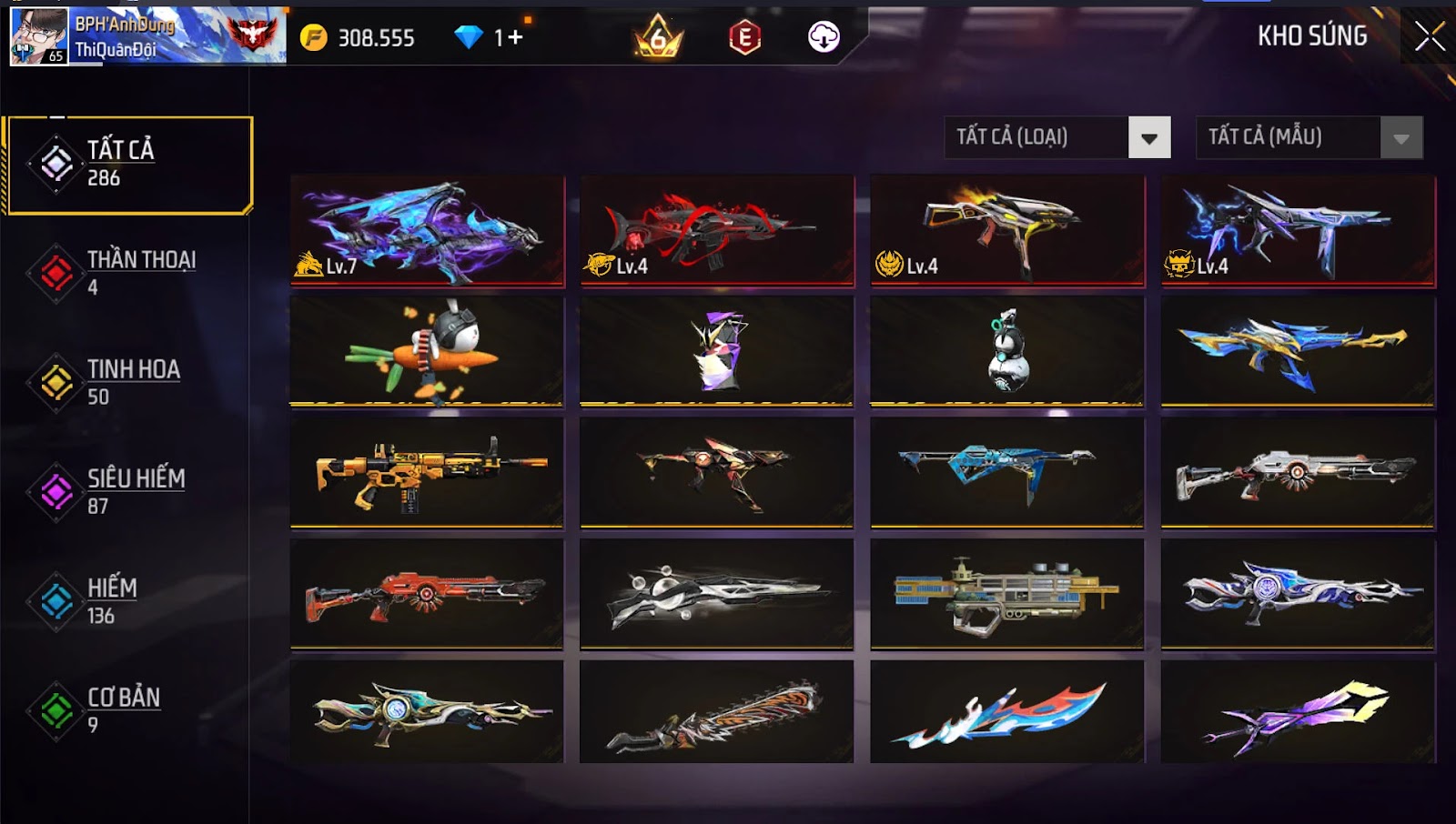
Task: Click the player name BPH'AnhDung
Action: [126, 25]
